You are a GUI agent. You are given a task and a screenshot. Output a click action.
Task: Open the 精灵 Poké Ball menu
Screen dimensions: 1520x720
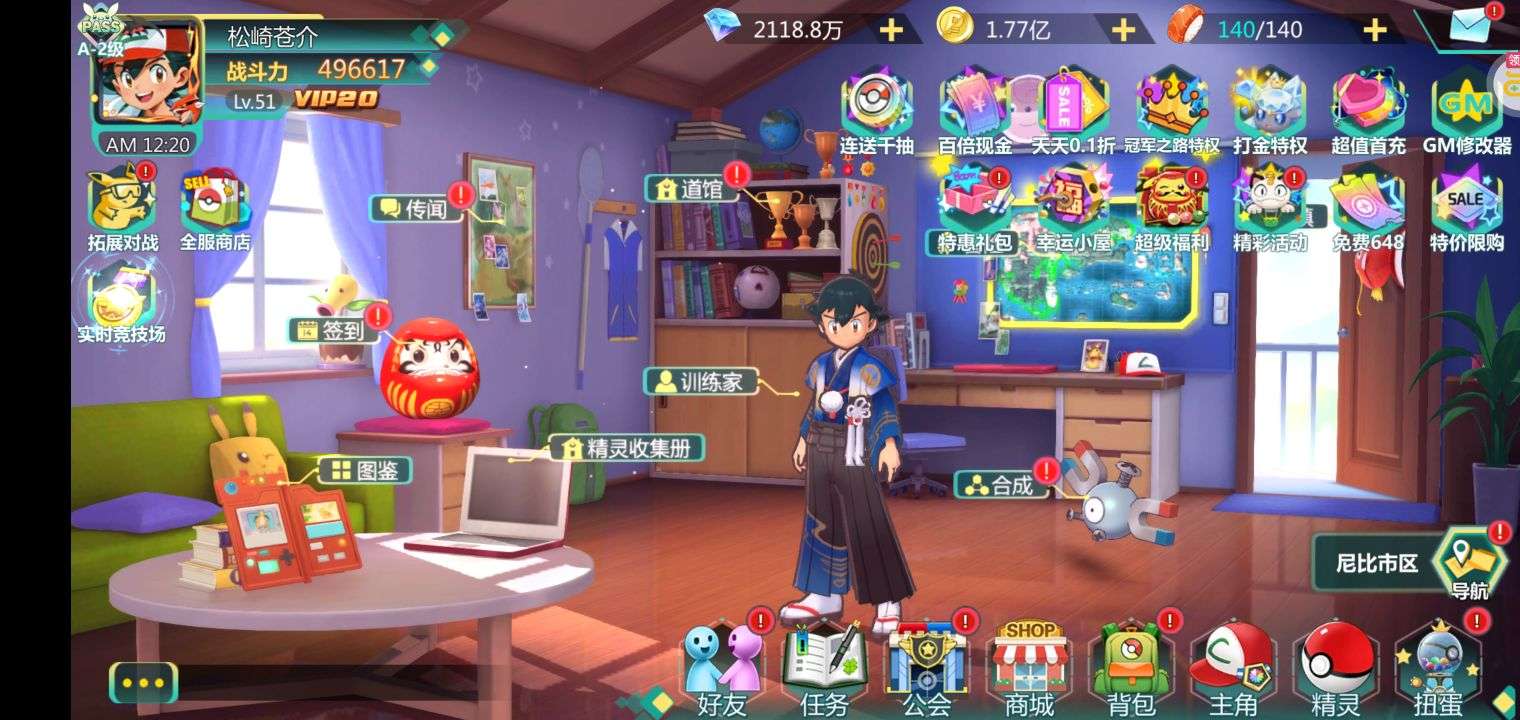tap(1336, 663)
